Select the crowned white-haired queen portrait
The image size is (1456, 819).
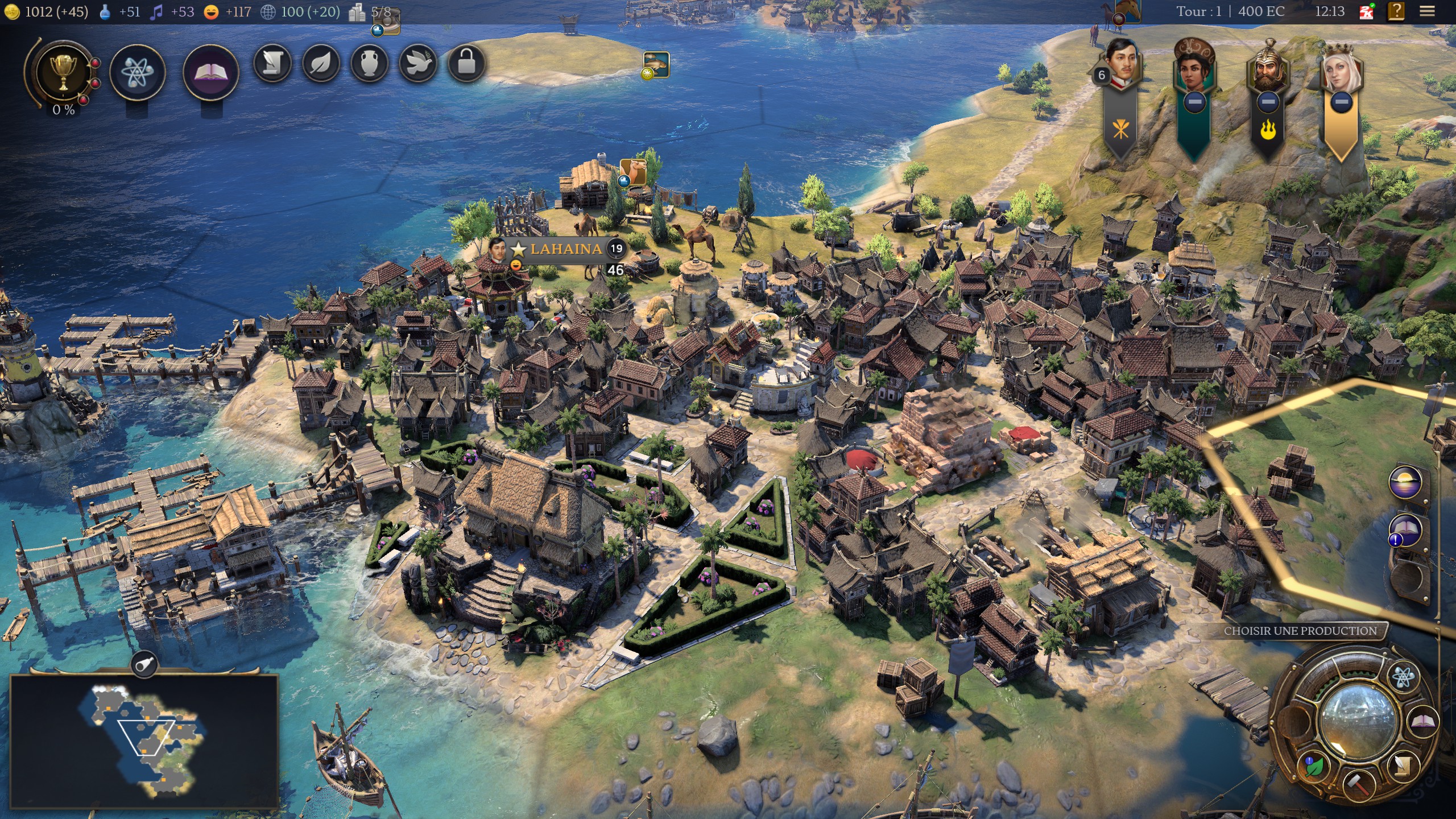coord(1341,68)
